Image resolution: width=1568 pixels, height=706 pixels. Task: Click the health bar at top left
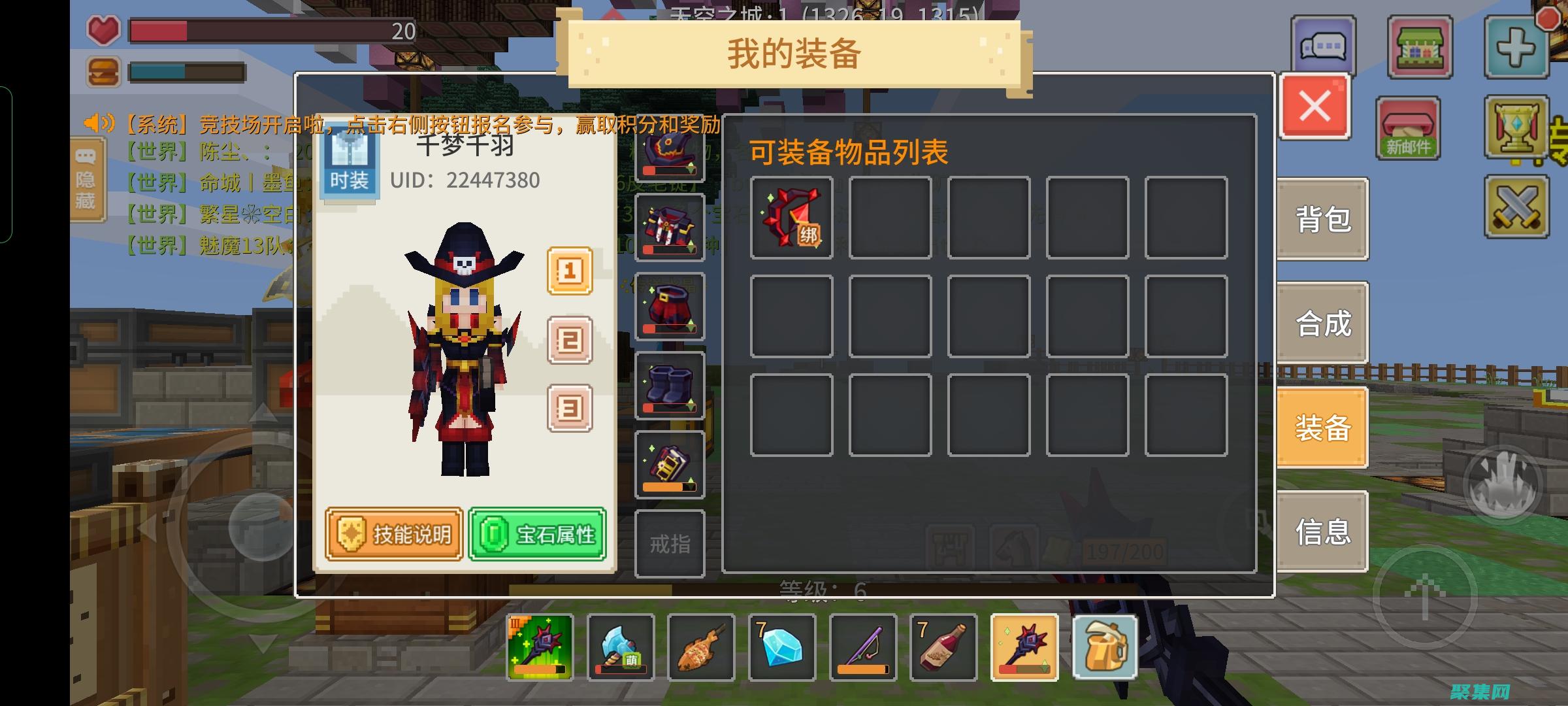tap(261, 29)
